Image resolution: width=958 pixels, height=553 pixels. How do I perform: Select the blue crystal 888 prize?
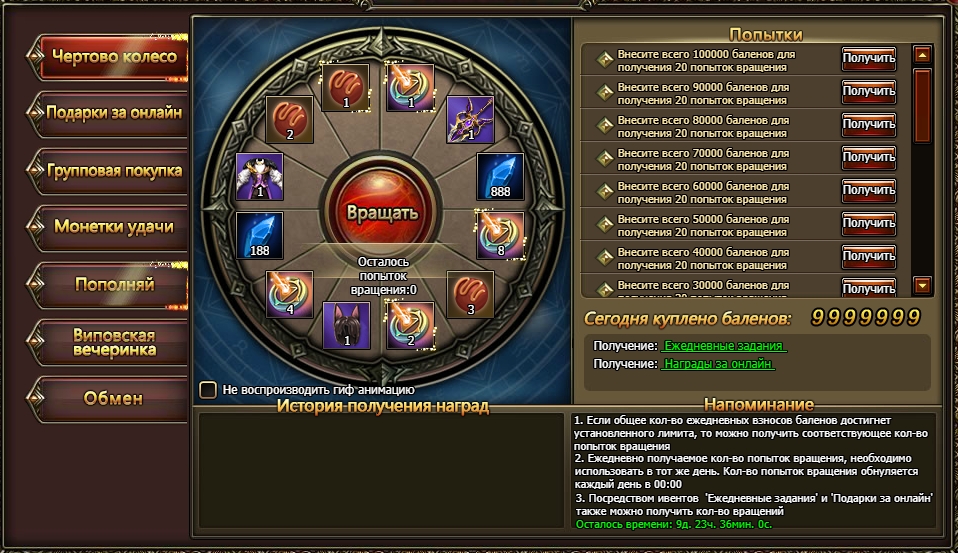pos(500,177)
